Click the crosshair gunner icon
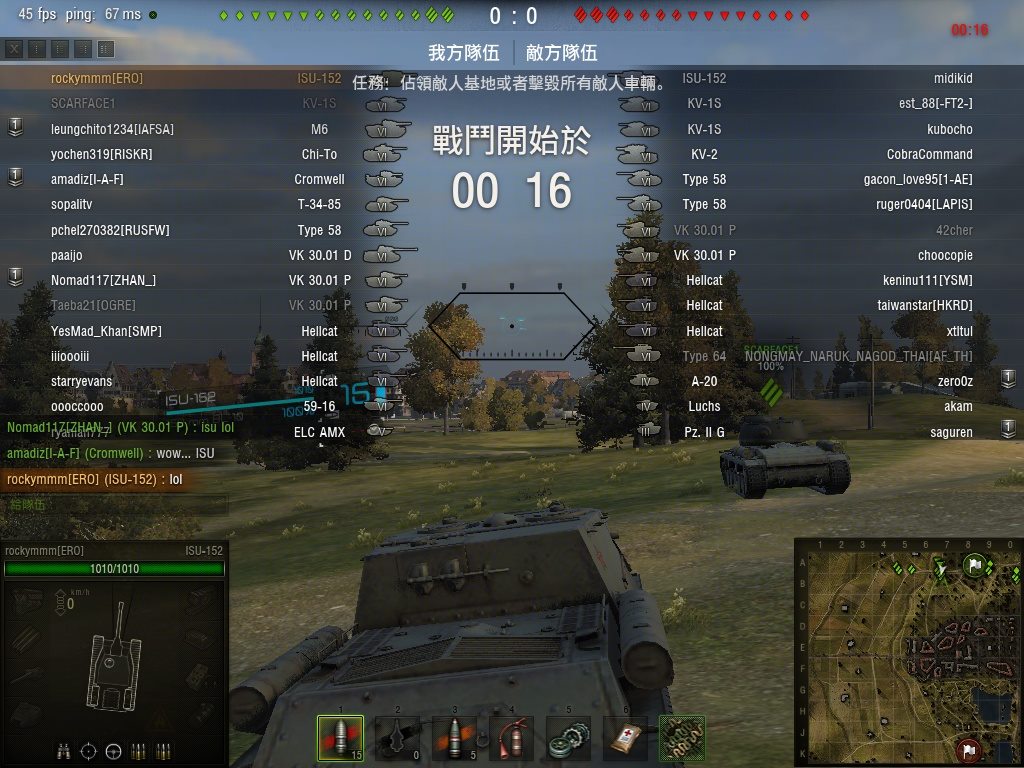This screenshot has height=768, width=1024. (89, 751)
